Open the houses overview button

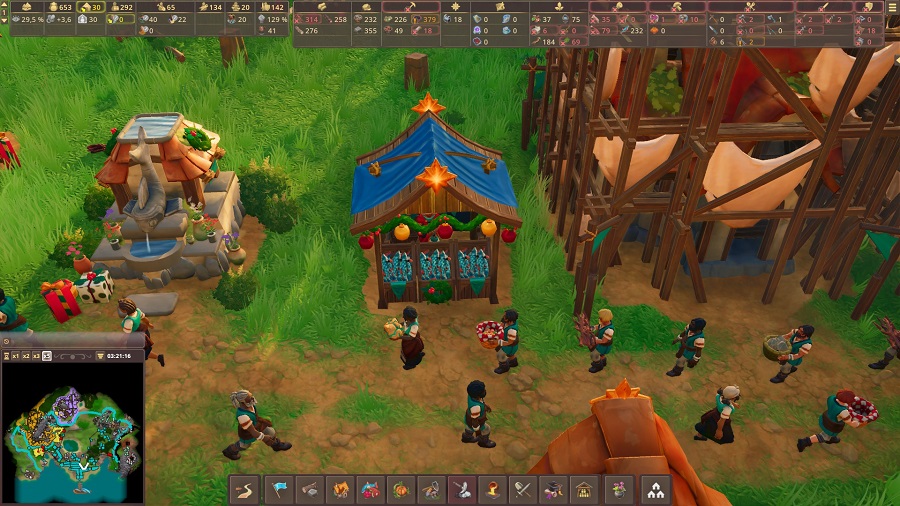coord(656,490)
